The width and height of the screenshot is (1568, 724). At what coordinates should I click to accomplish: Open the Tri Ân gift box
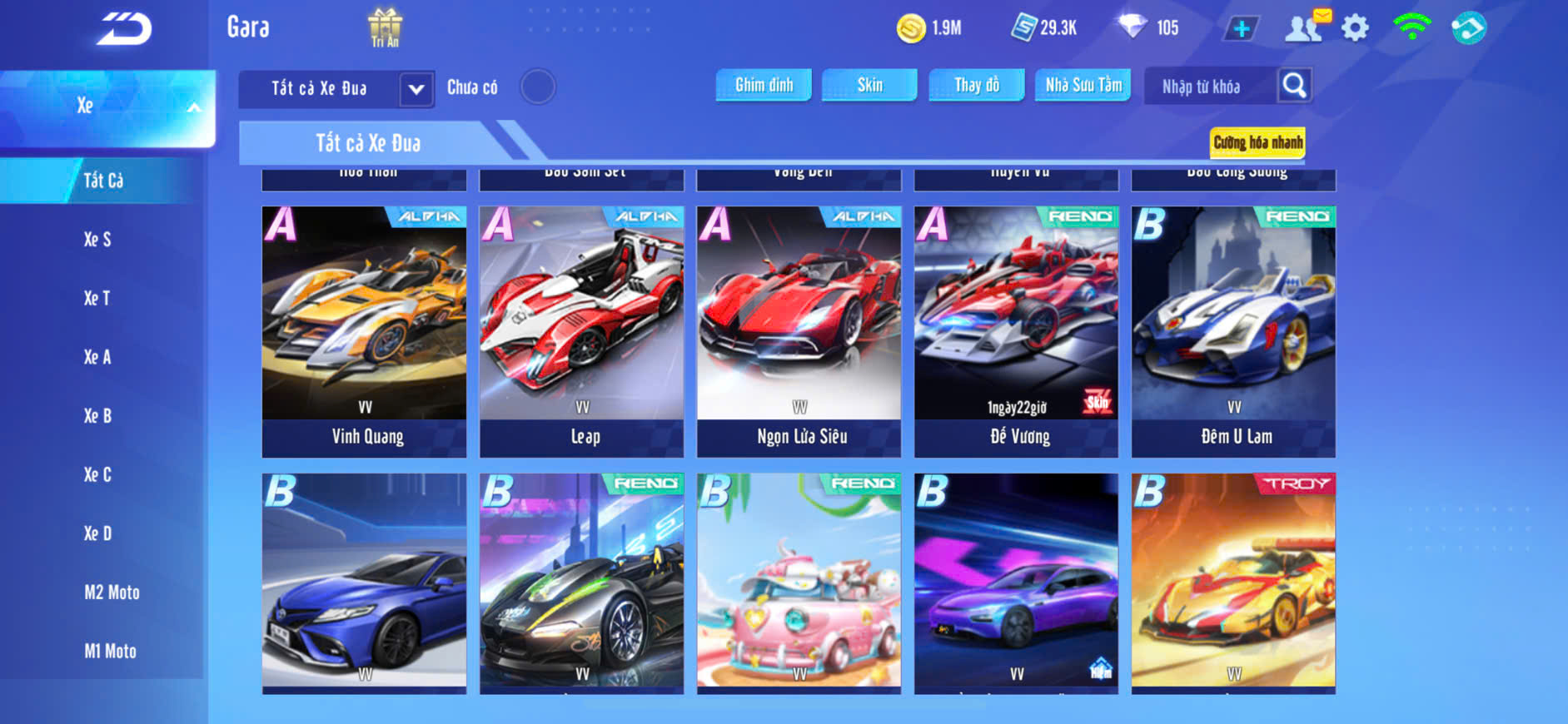click(x=385, y=27)
